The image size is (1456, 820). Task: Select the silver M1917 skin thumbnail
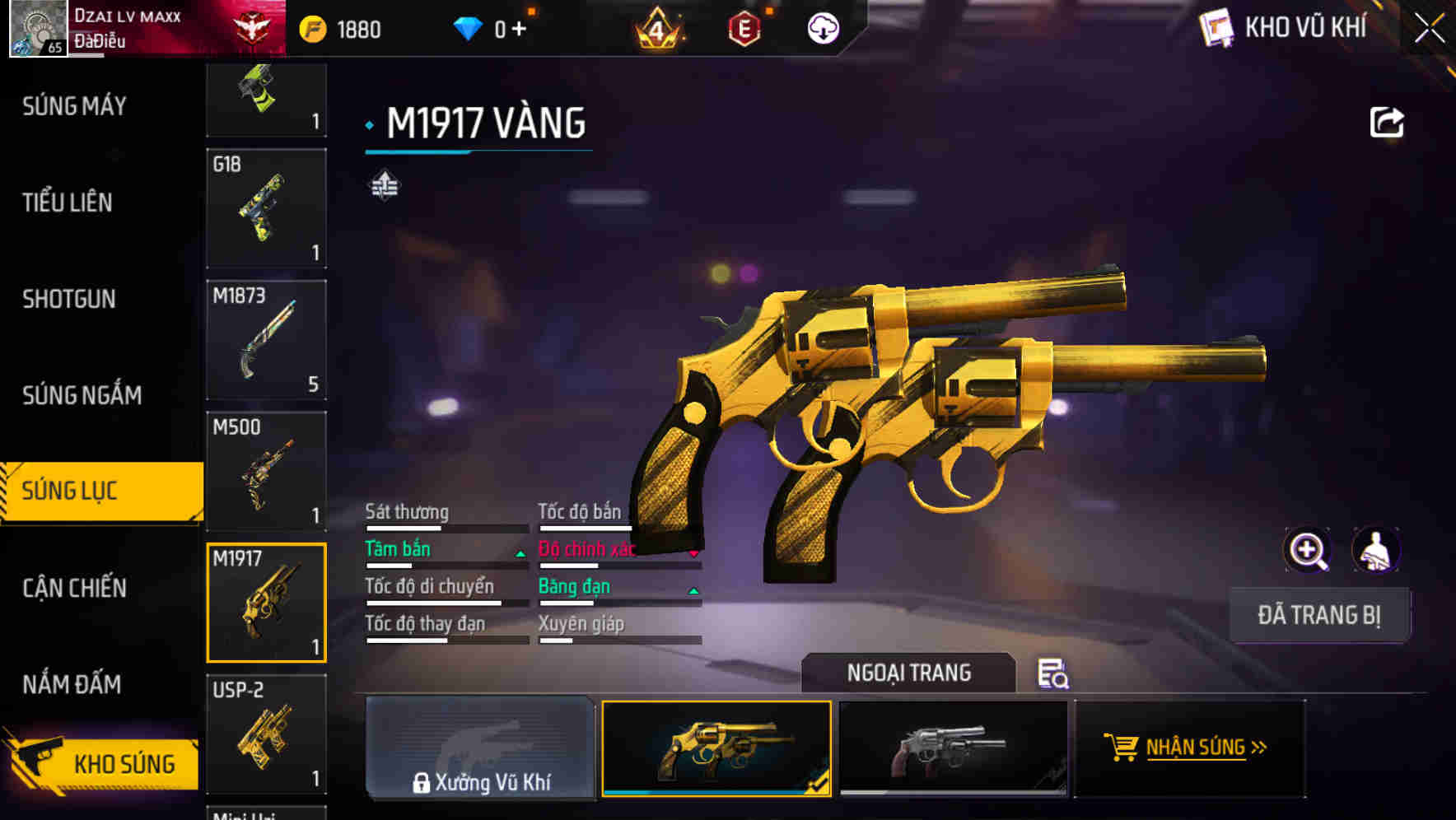[x=953, y=748]
